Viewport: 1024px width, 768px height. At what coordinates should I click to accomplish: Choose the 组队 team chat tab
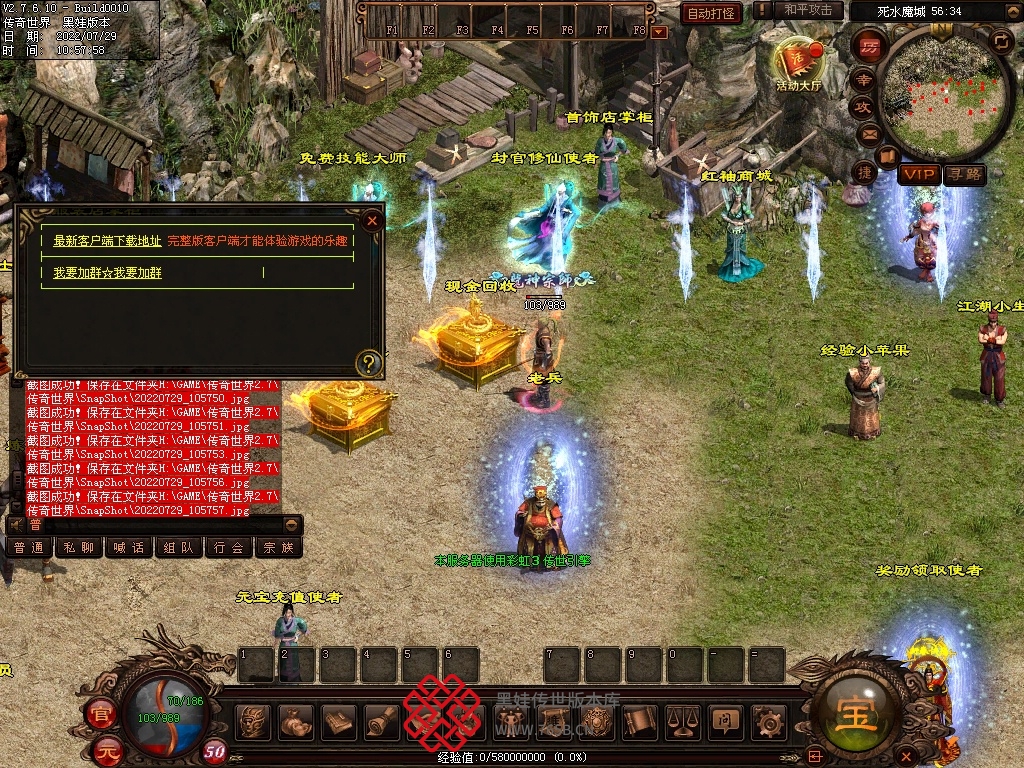click(179, 548)
